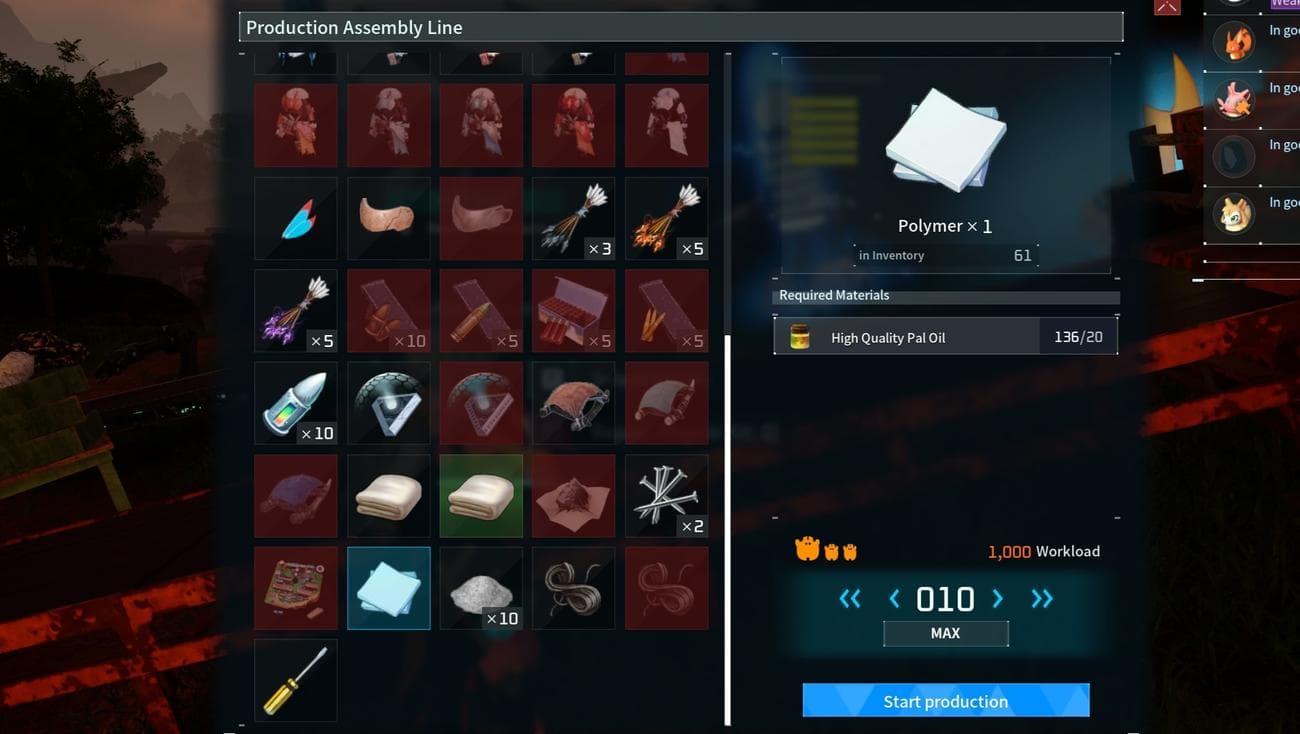Choose the plain arrows recipe with x3
Screen dimensions: 1300x734
point(574,218)
